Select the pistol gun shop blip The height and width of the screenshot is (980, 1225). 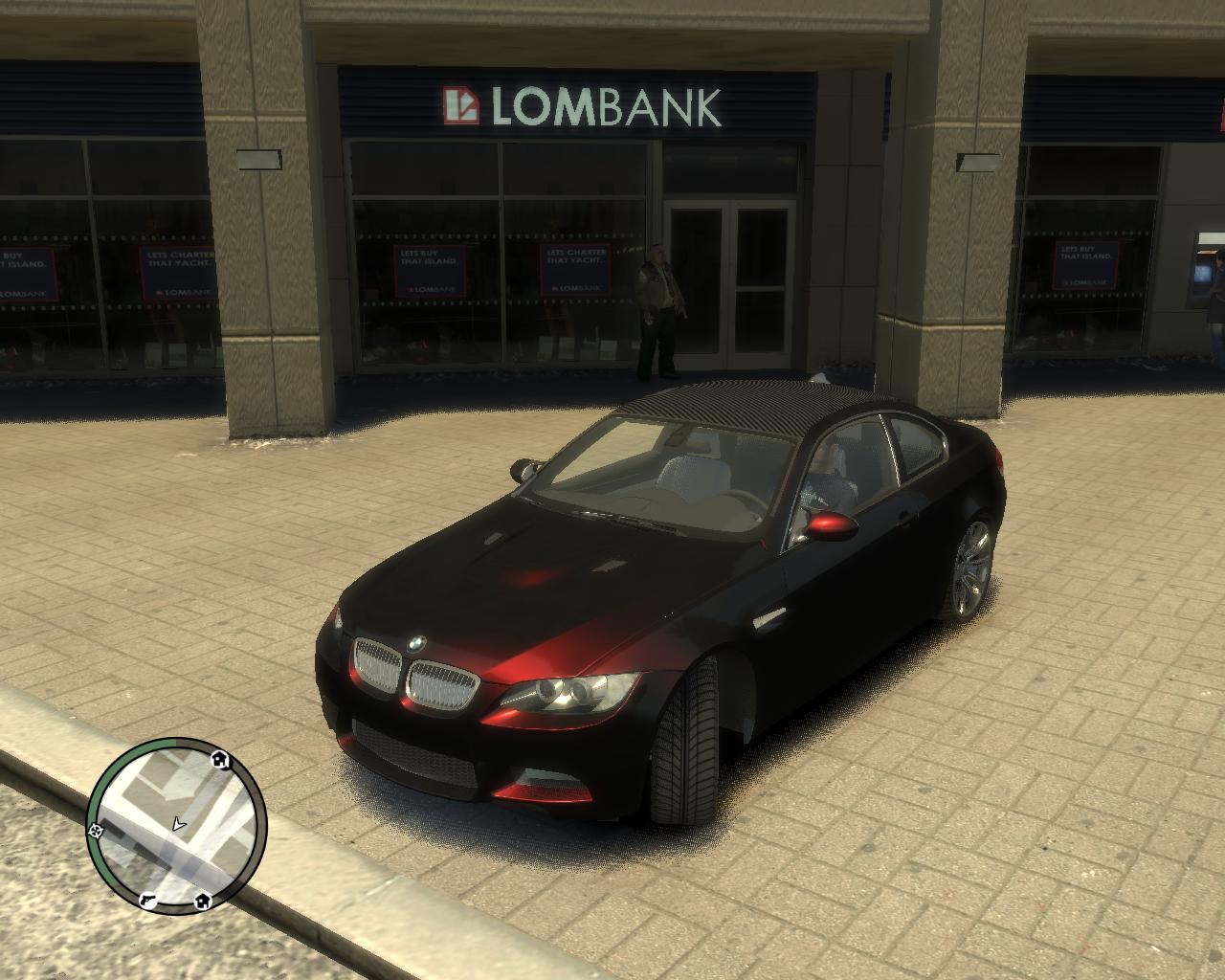point(147,900)
